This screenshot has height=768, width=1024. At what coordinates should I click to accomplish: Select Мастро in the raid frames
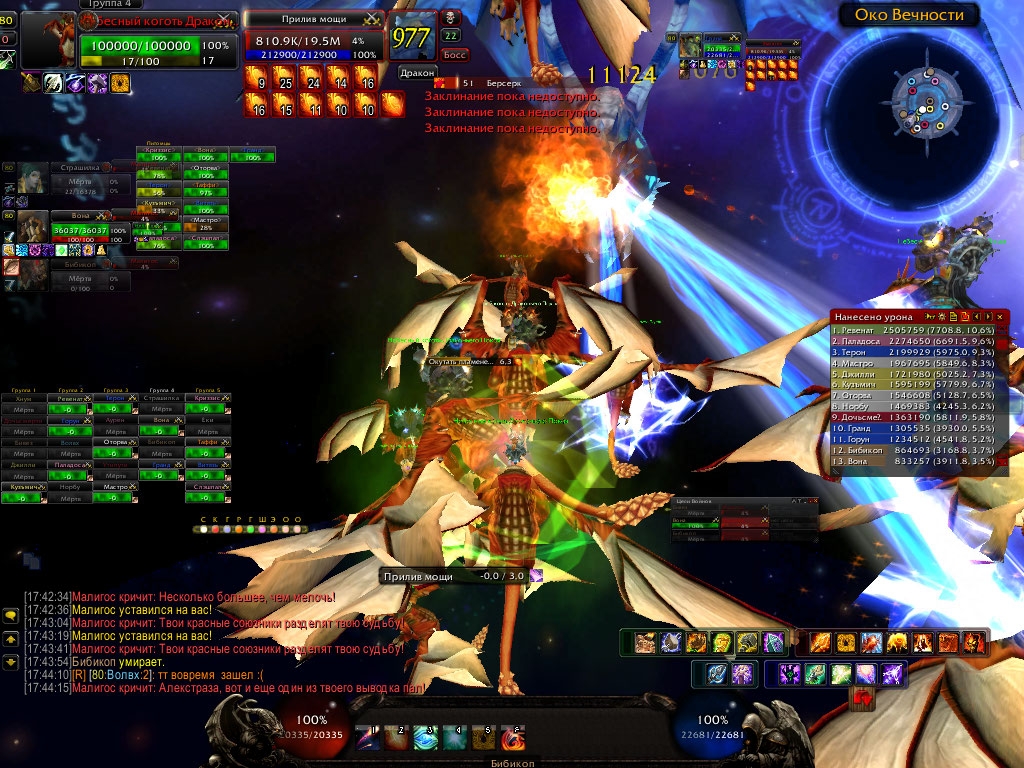[x=112, y=487]
